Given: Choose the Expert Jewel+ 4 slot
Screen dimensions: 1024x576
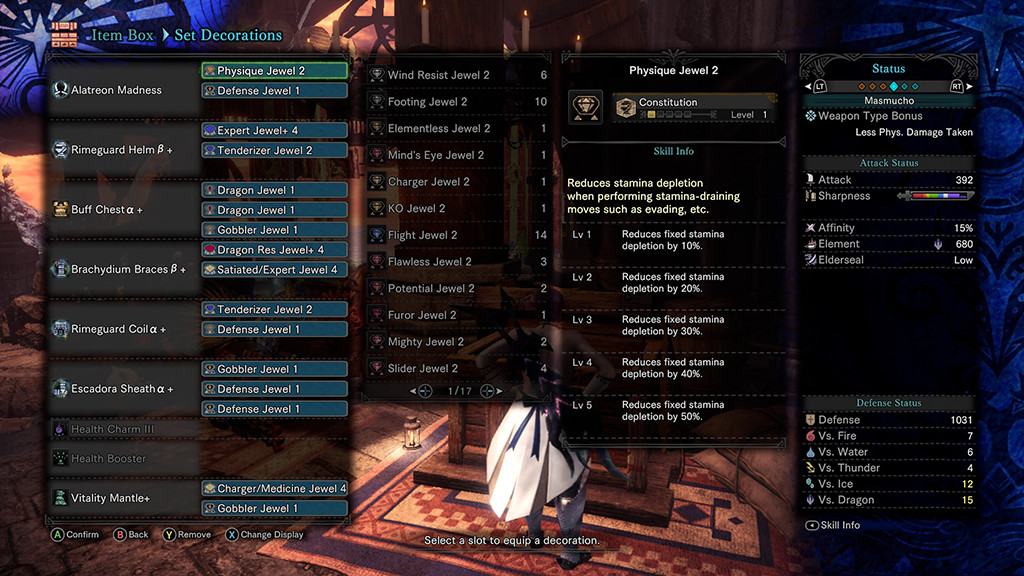Looking at the screenshot, I should click(x=274, y=130).
